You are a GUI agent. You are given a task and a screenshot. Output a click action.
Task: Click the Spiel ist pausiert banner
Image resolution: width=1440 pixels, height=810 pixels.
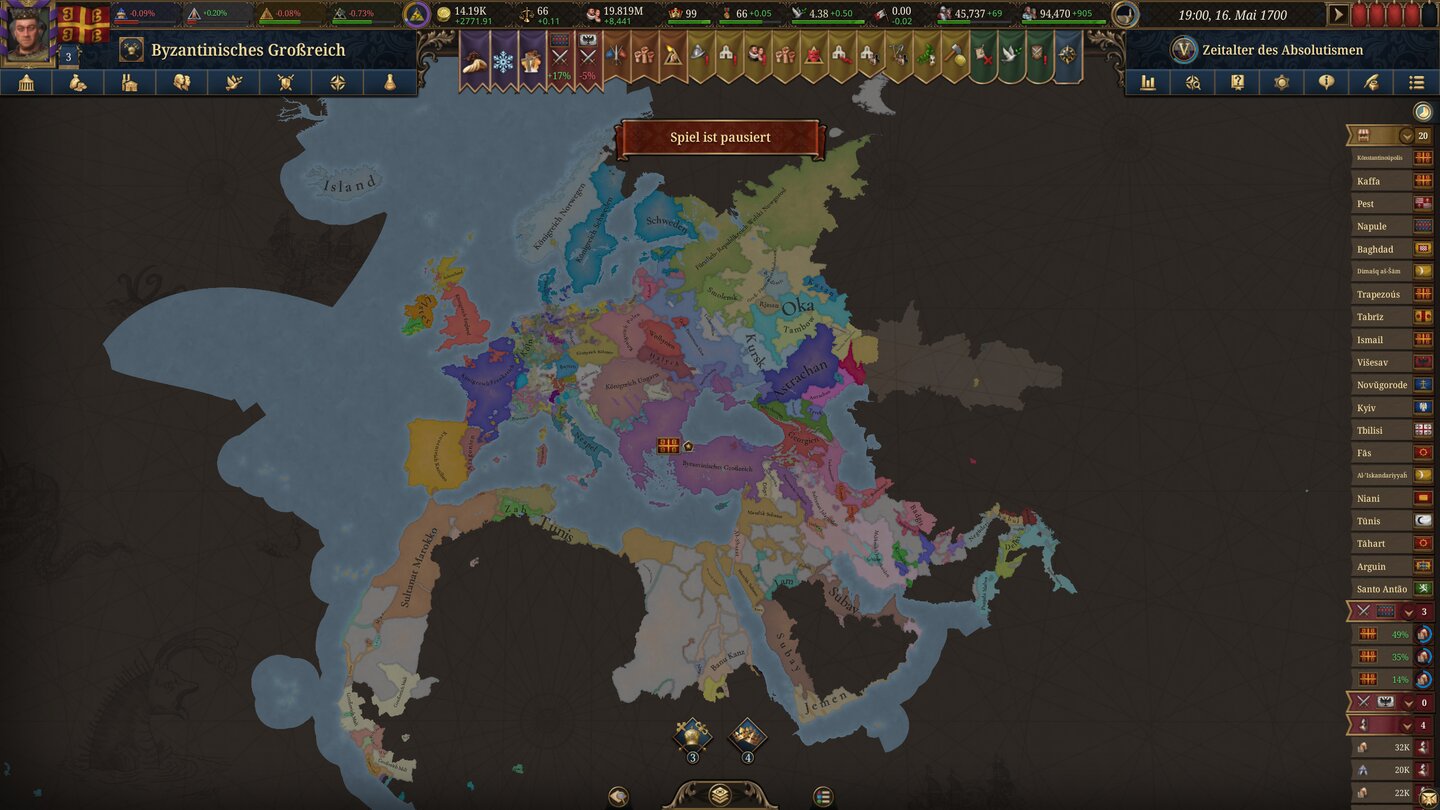click(x=721, y=137)
